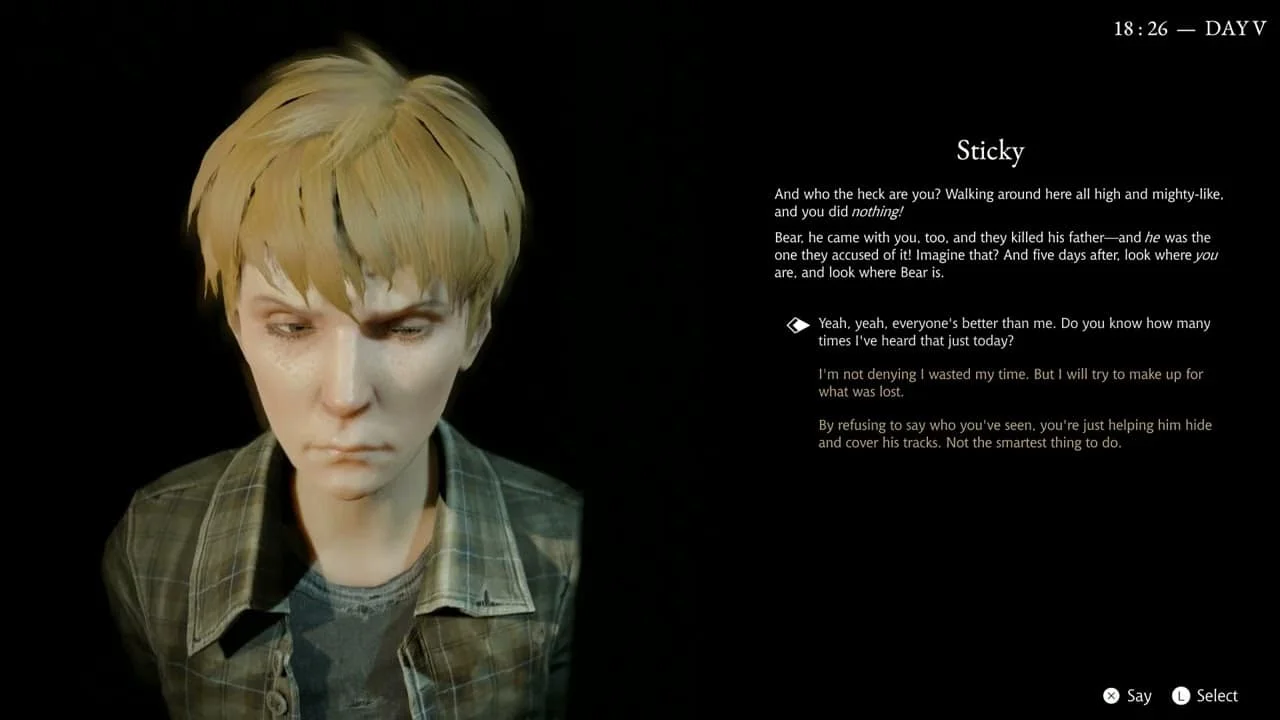
Task: Select the "I'm not denying I wasted my time" response
Action: point(1010,383)
